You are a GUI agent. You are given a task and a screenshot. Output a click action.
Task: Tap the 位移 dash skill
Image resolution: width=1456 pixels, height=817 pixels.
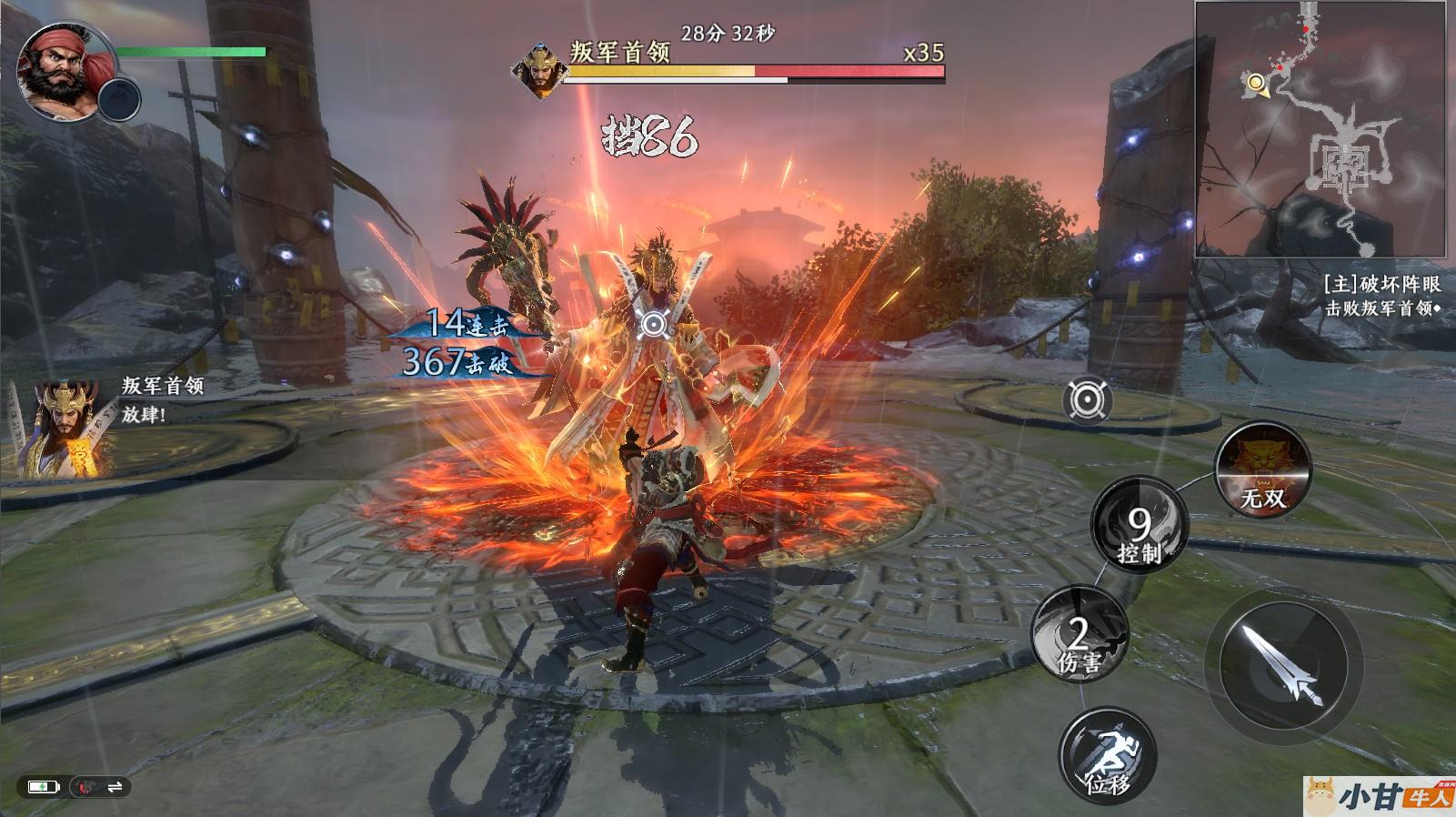(1108, 756)
